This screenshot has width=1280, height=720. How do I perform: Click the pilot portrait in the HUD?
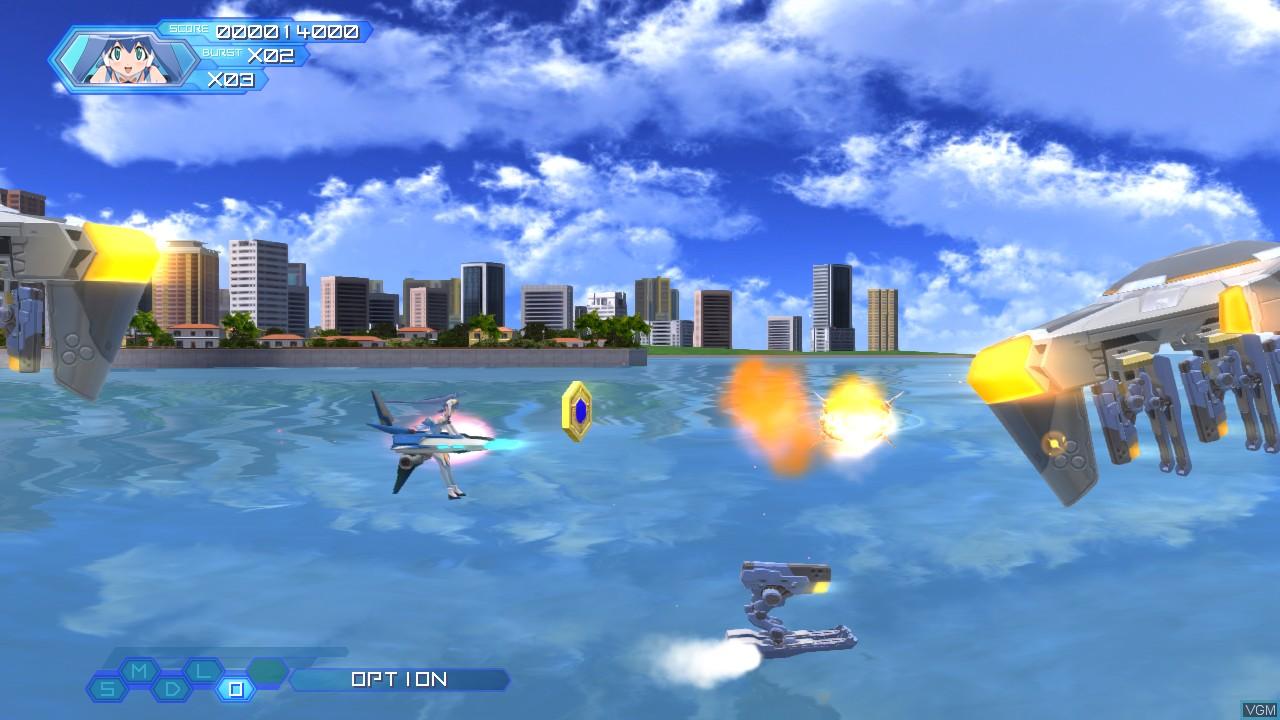125,60
